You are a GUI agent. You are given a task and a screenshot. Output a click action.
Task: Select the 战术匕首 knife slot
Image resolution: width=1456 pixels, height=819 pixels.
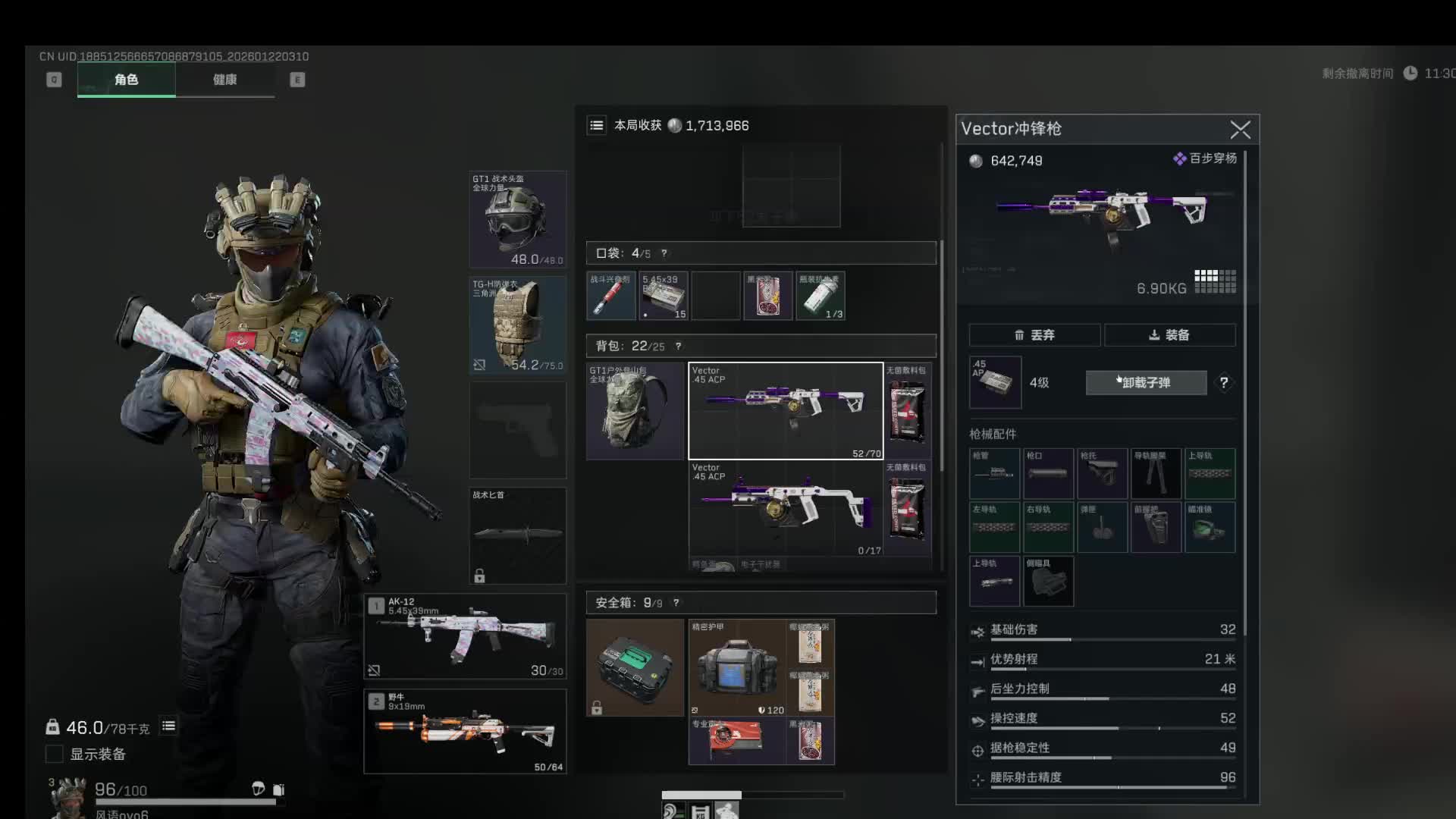coord(518,535)
